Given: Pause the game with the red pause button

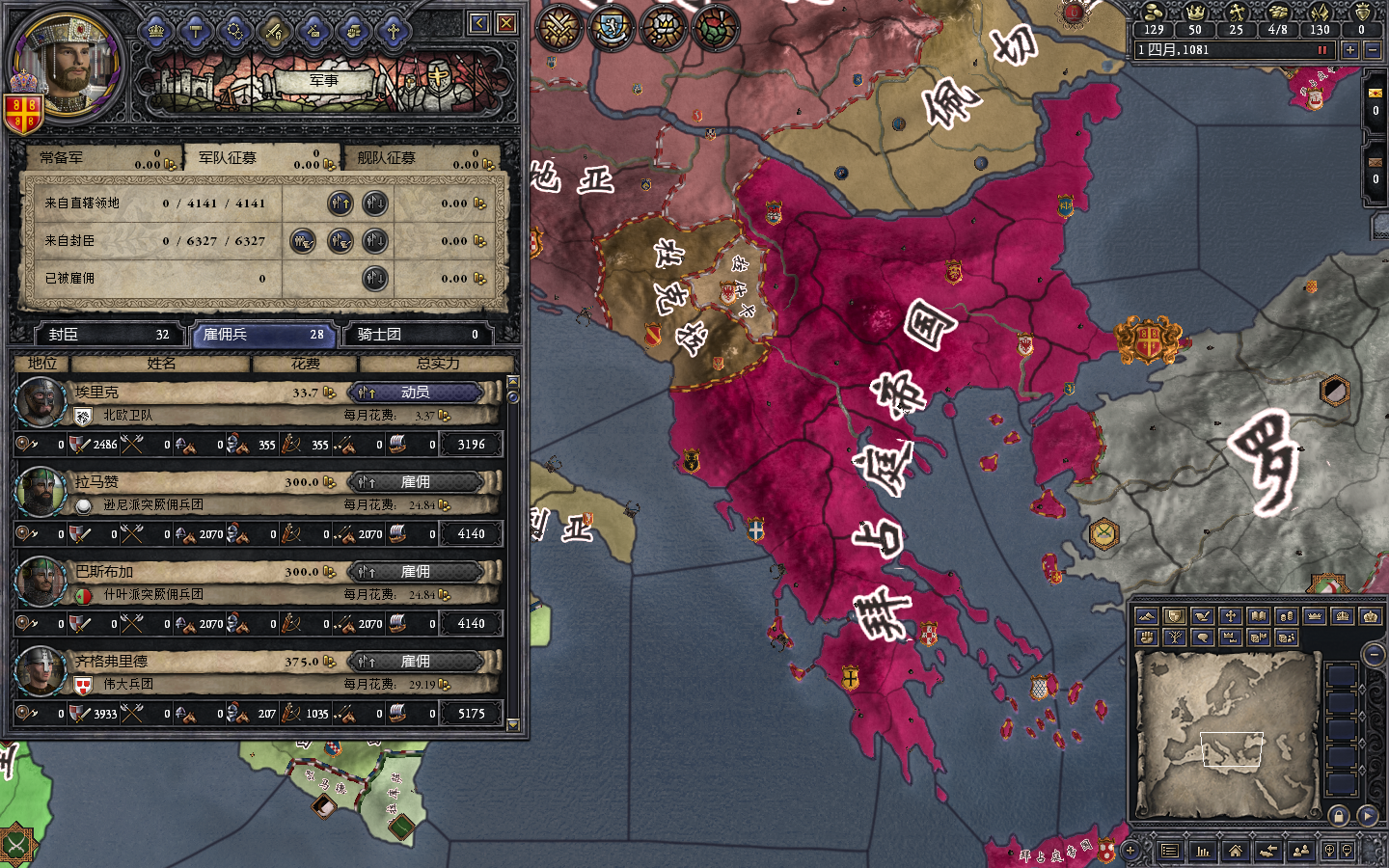Looking at the screenshot, I should (x=1322, y=49).
